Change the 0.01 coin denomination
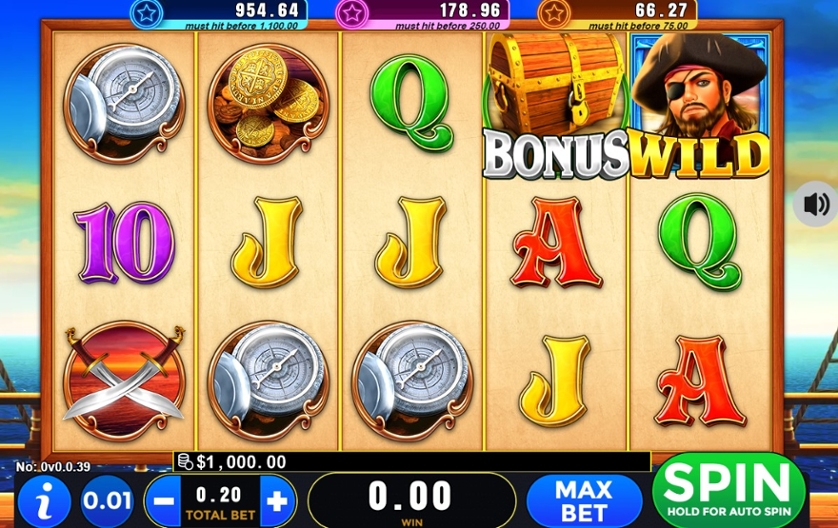Screen dimensions: 838x528 coord(106,499)
